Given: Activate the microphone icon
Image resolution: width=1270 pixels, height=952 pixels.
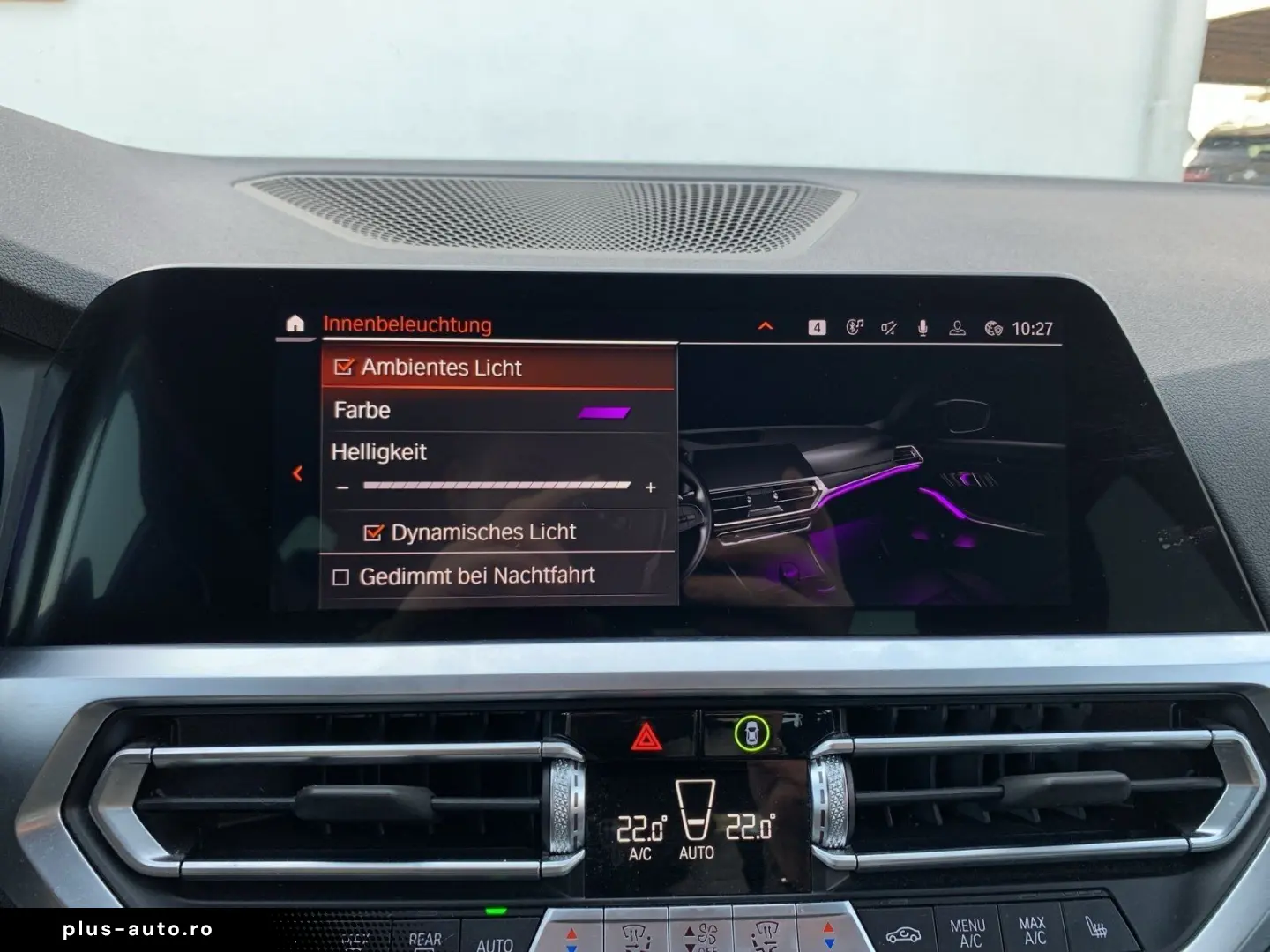Looking at the screenshot, I should tap(923, 329).
